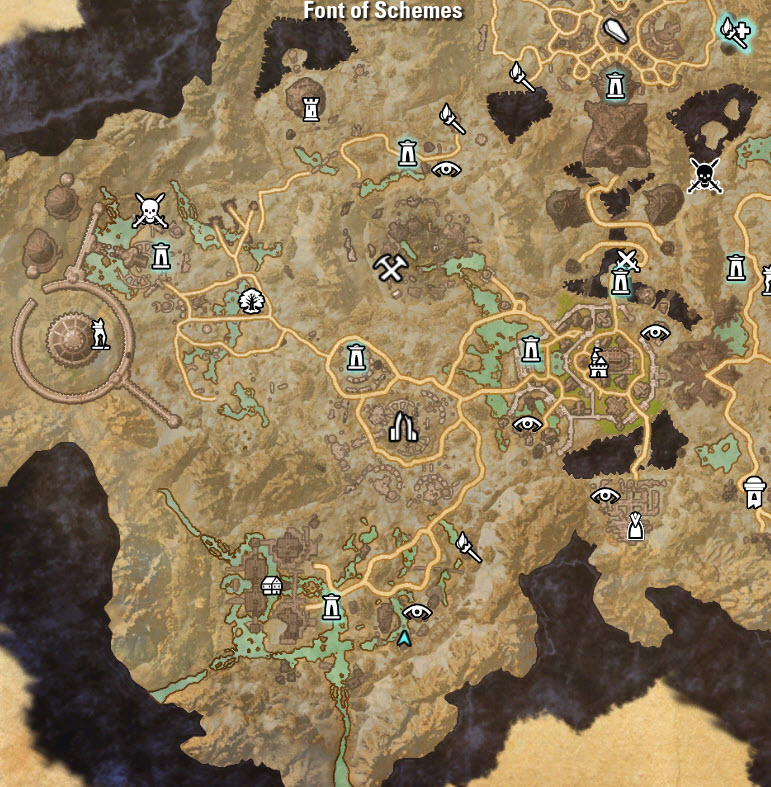Click the eye marker beside the hooded figure
Image resolution: width=771 pixels, height=787 pixels.
(x=605, y=494)
